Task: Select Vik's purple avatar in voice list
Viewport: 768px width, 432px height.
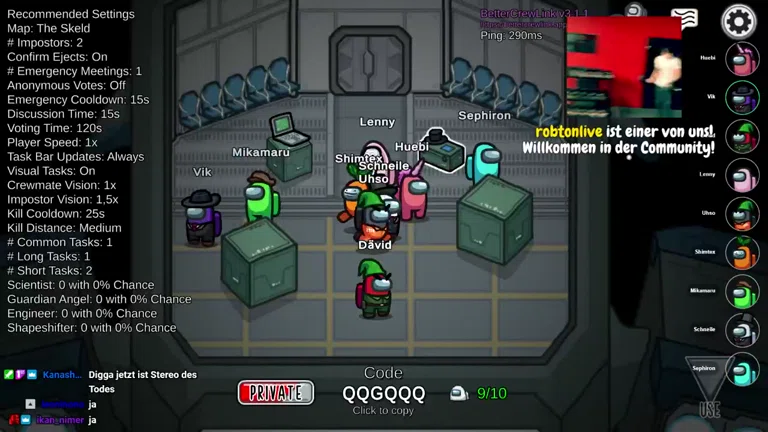Action: pyautogui.click(x=742, y=98)
